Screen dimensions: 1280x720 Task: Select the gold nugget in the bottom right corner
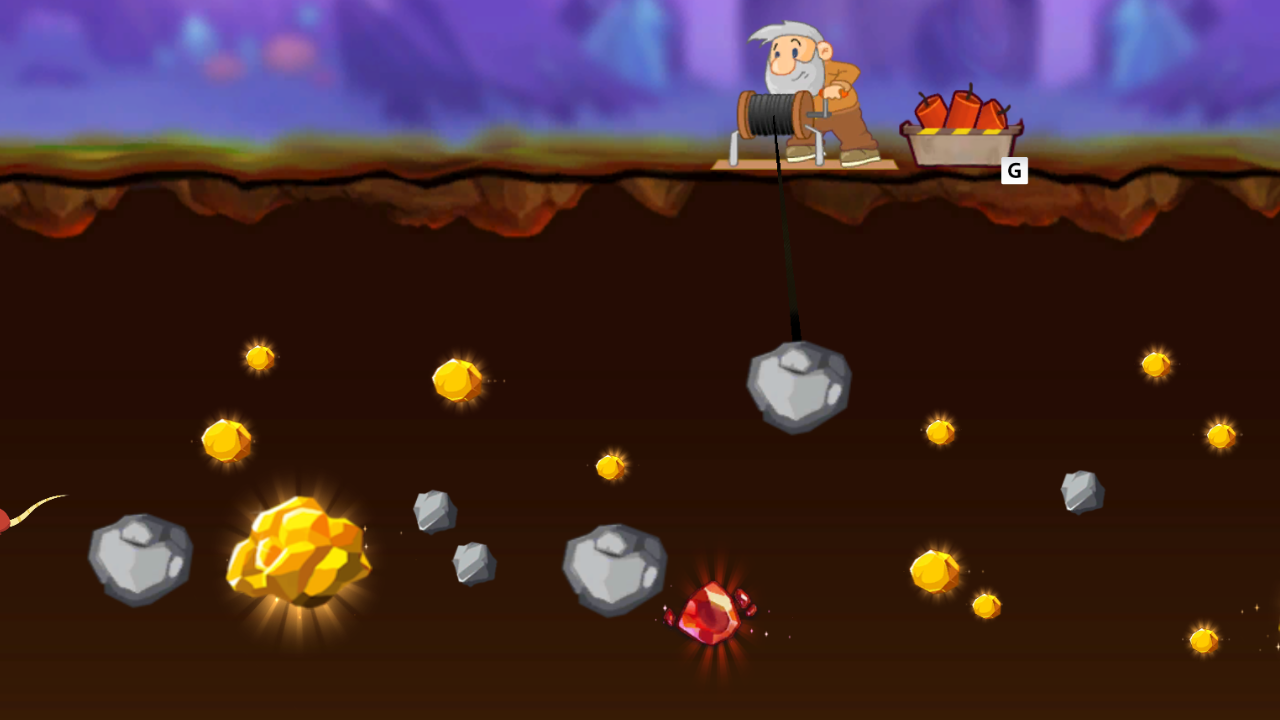pos(1203,641)
